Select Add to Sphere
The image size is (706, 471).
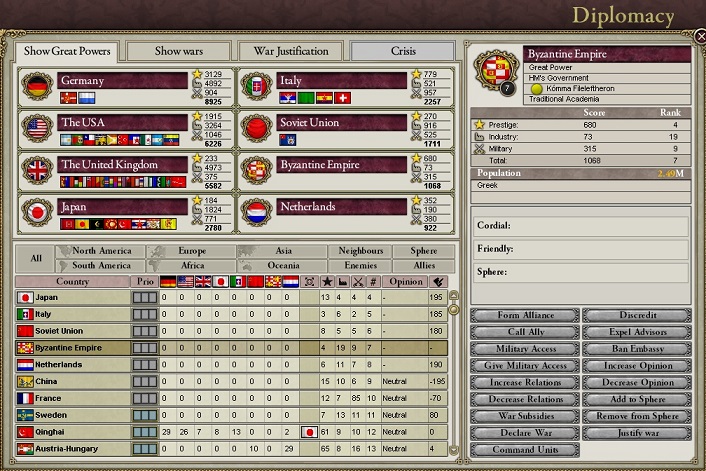coord(637,399)
